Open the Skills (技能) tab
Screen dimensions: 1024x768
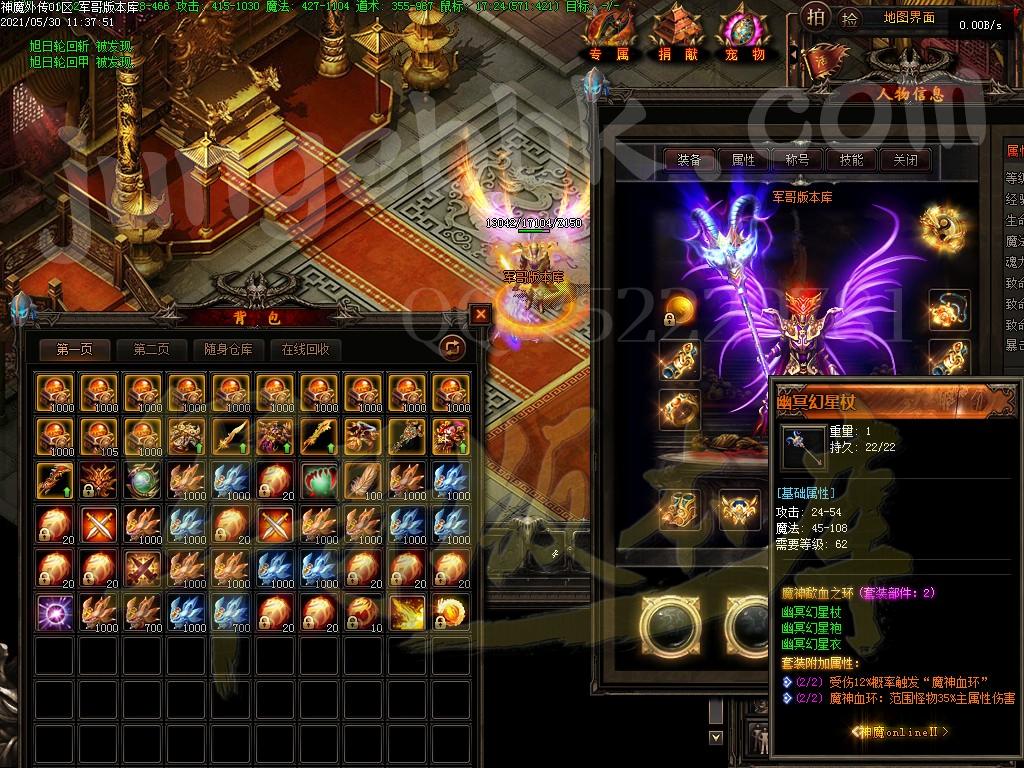click(x=851, y=159)
